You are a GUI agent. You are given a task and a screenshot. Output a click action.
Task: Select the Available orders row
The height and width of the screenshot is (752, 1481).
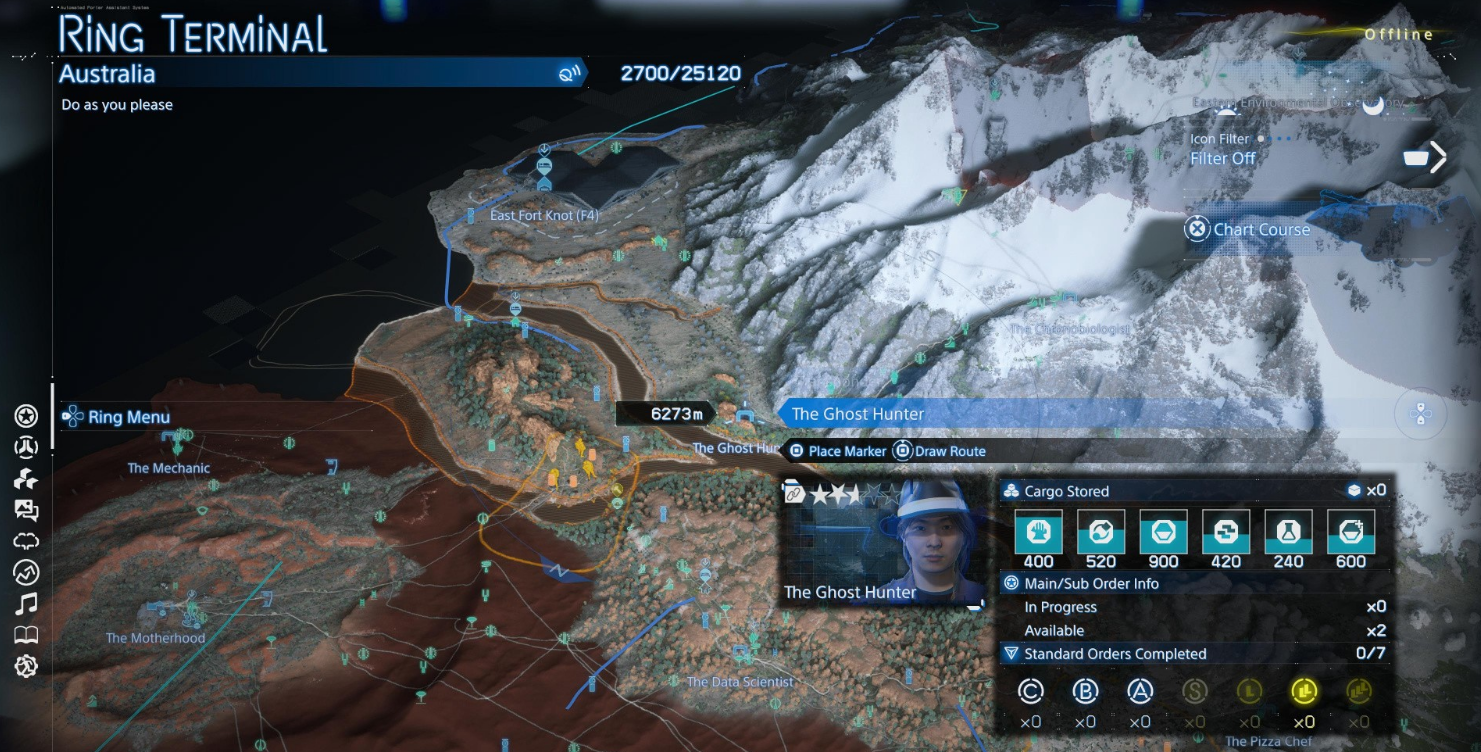(x=1054, y=631)
